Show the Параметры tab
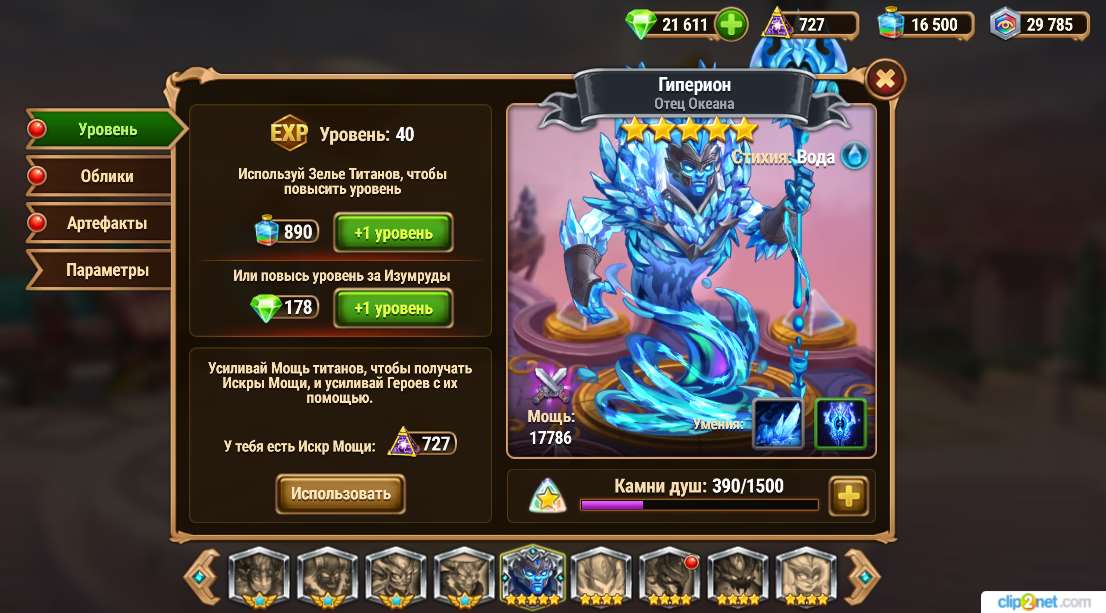Image resolution: width=1106 pixels, height=613 pixels. [107, 270]
